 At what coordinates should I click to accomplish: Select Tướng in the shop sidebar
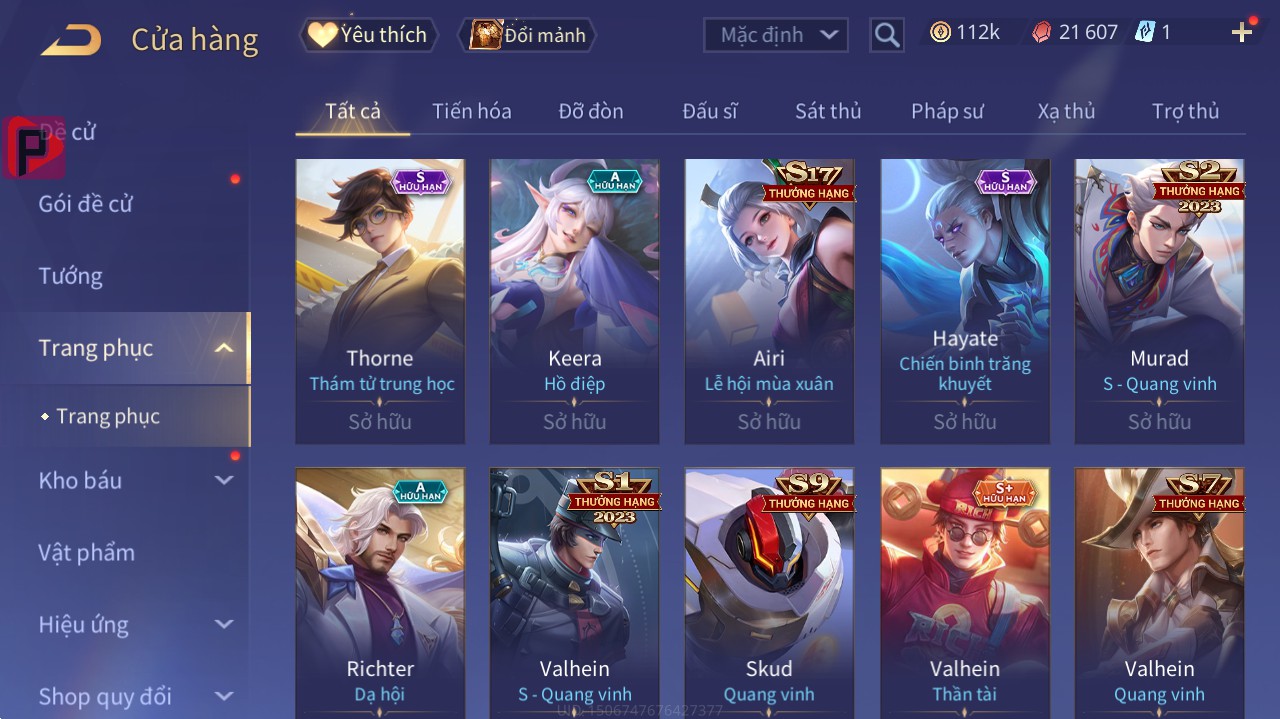71,276
